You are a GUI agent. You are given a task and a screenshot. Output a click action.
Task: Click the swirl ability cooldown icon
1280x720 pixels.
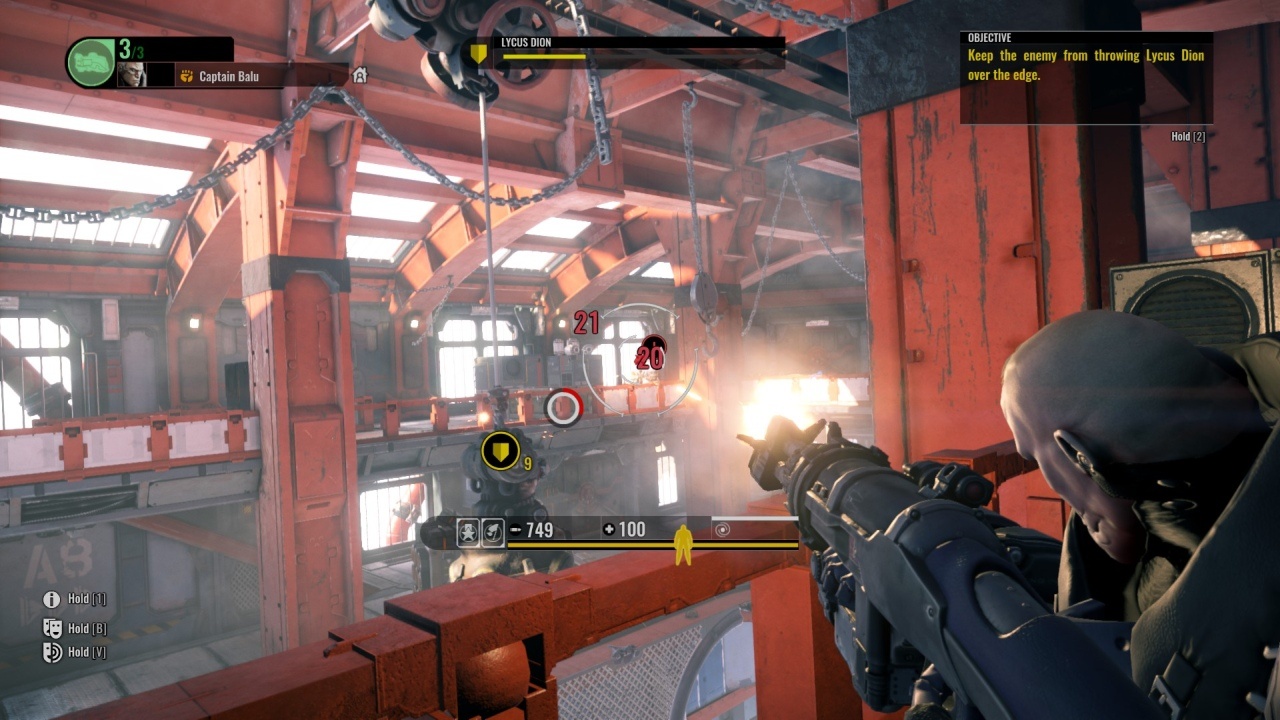(723, 530)
